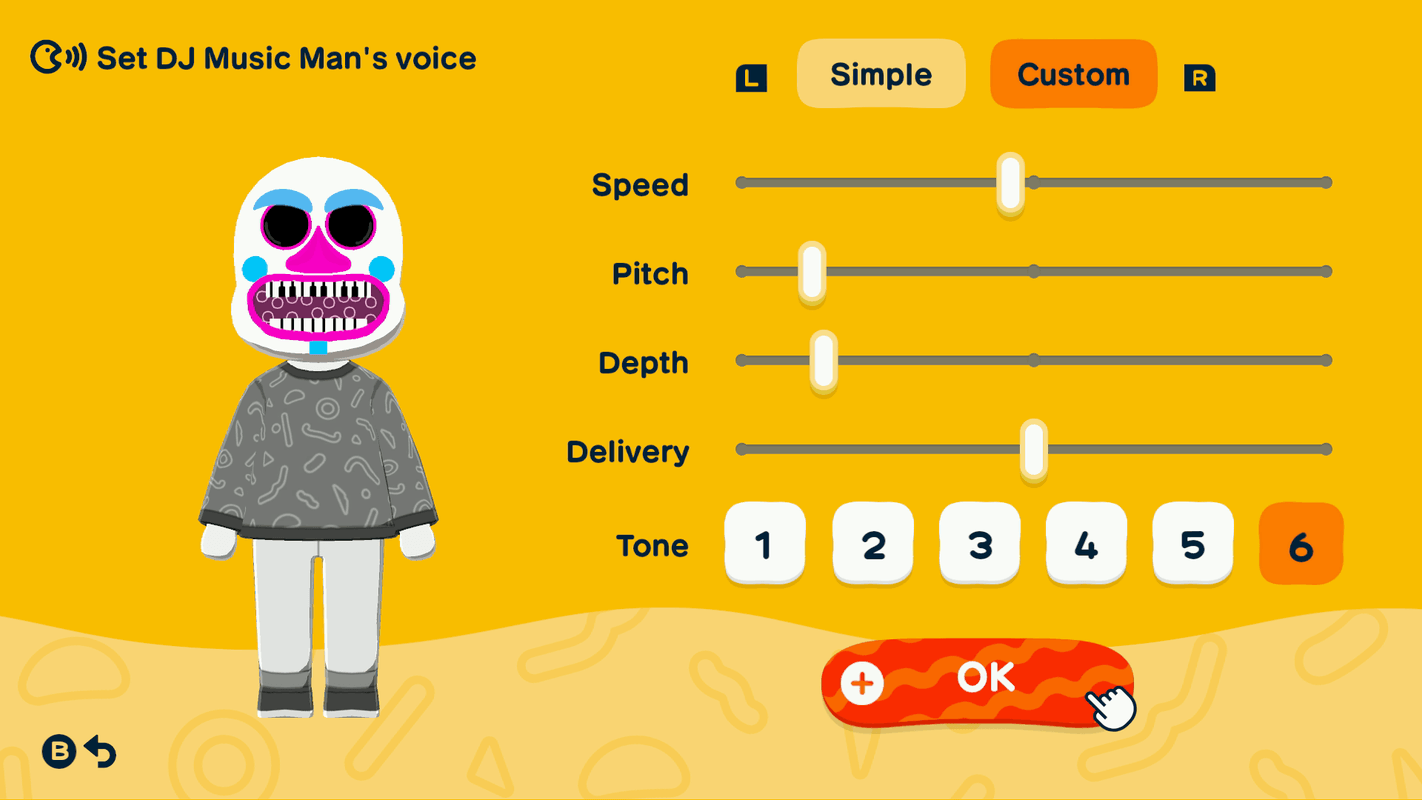
Task: Confirm voice settings with OK
Action: pyautogui.click(x=985, y=677)
